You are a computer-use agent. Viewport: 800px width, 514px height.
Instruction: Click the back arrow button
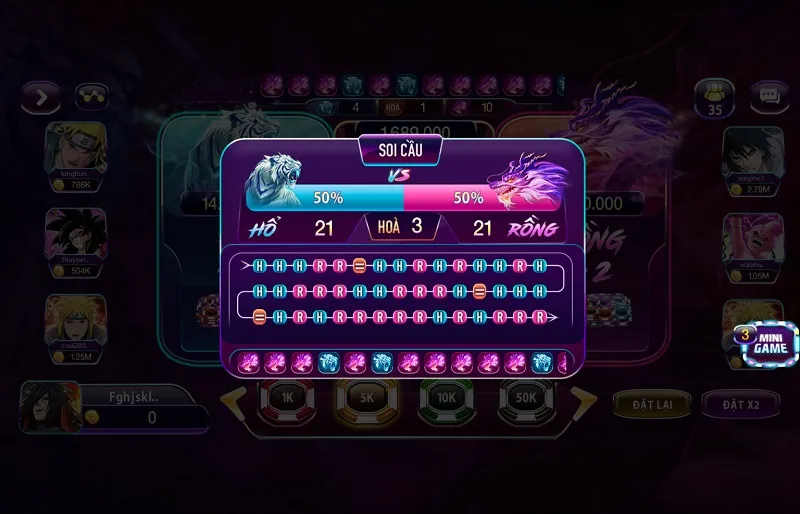[x=40, y=97]
